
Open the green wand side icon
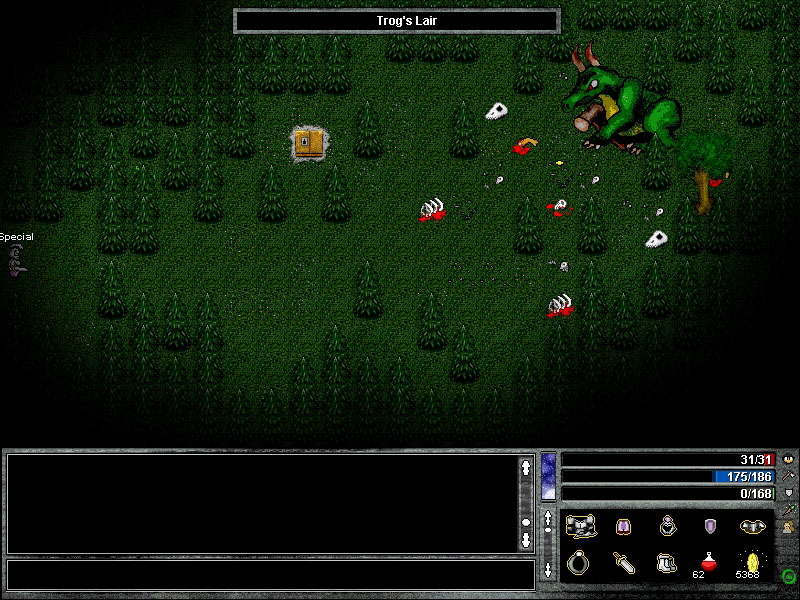789,509
